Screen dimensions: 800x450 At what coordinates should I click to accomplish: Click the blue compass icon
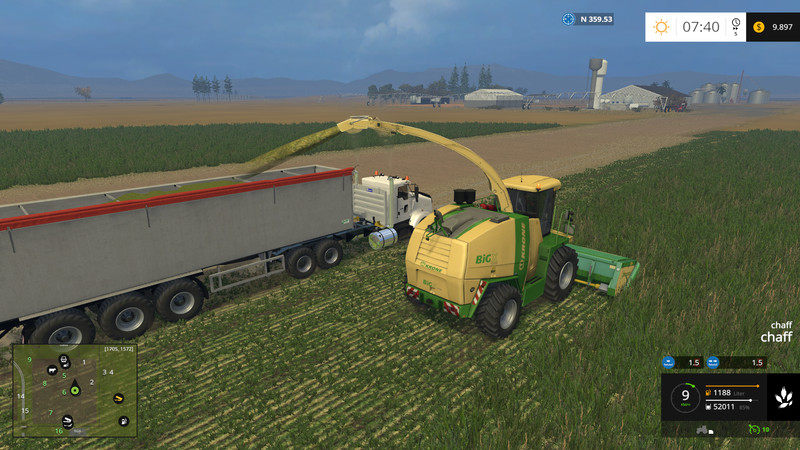[569, 19]
